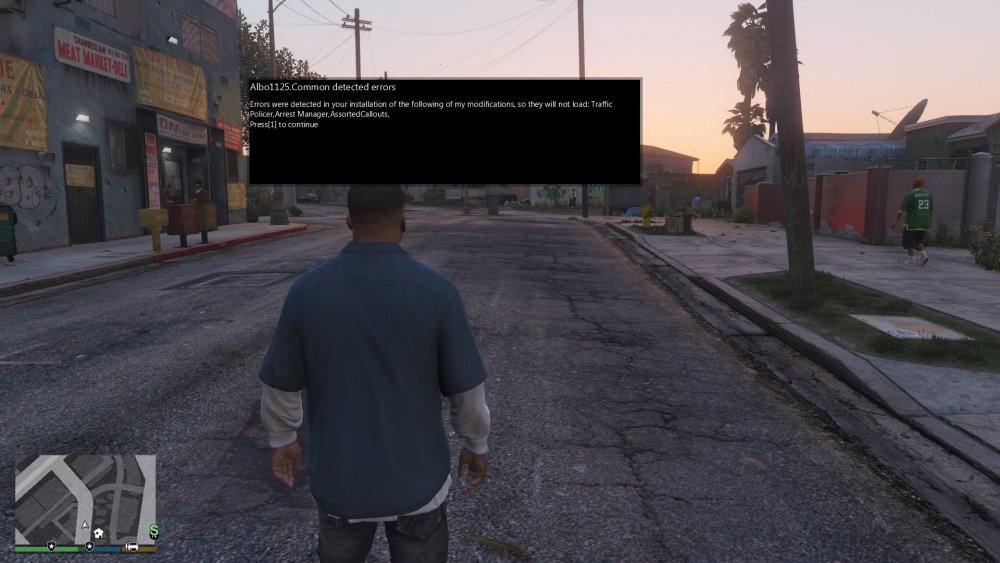Select the safehouse marker on the minimap

click(x=100, y=533)
